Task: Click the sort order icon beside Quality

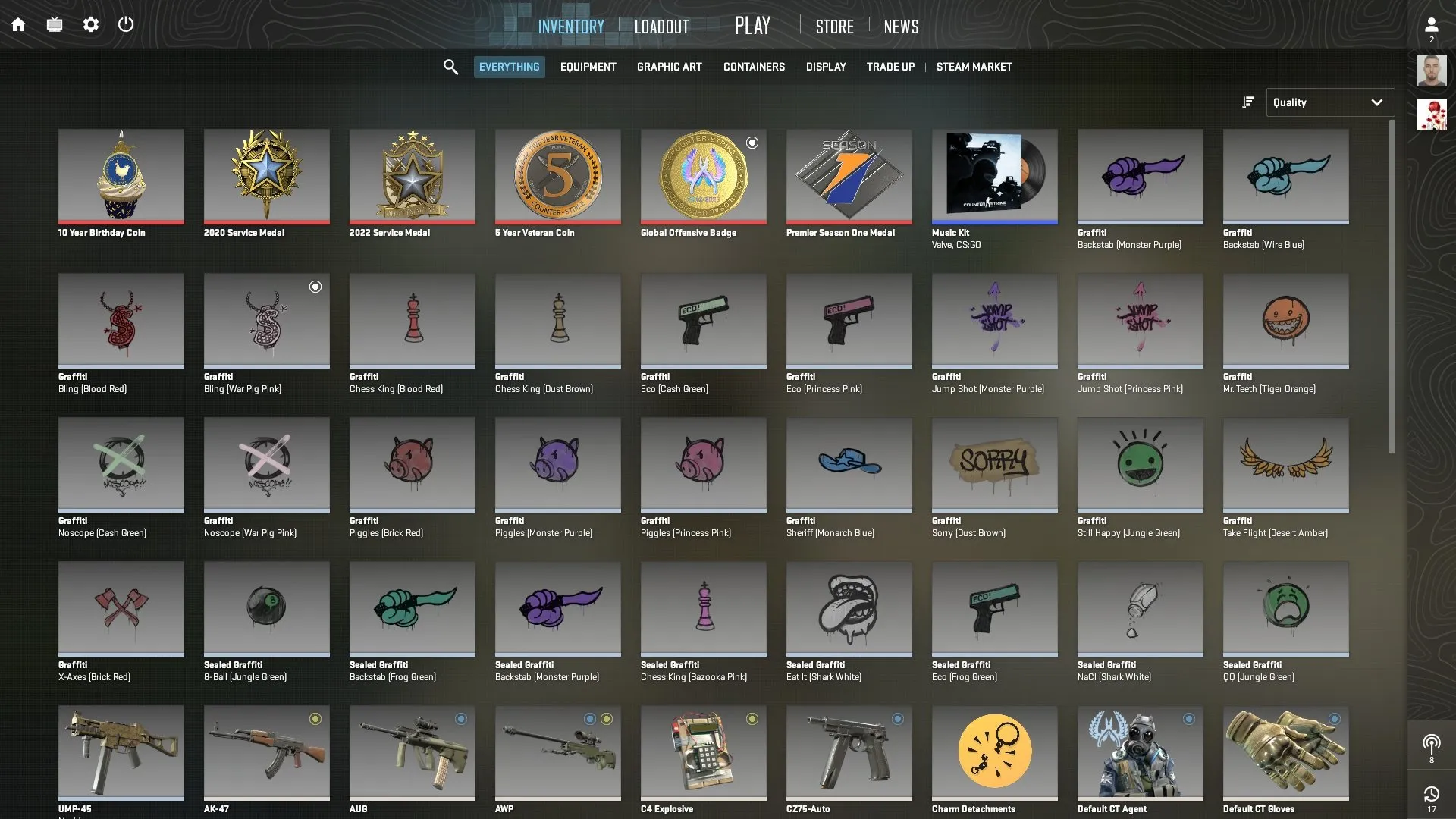Action: click(1247, 102)
